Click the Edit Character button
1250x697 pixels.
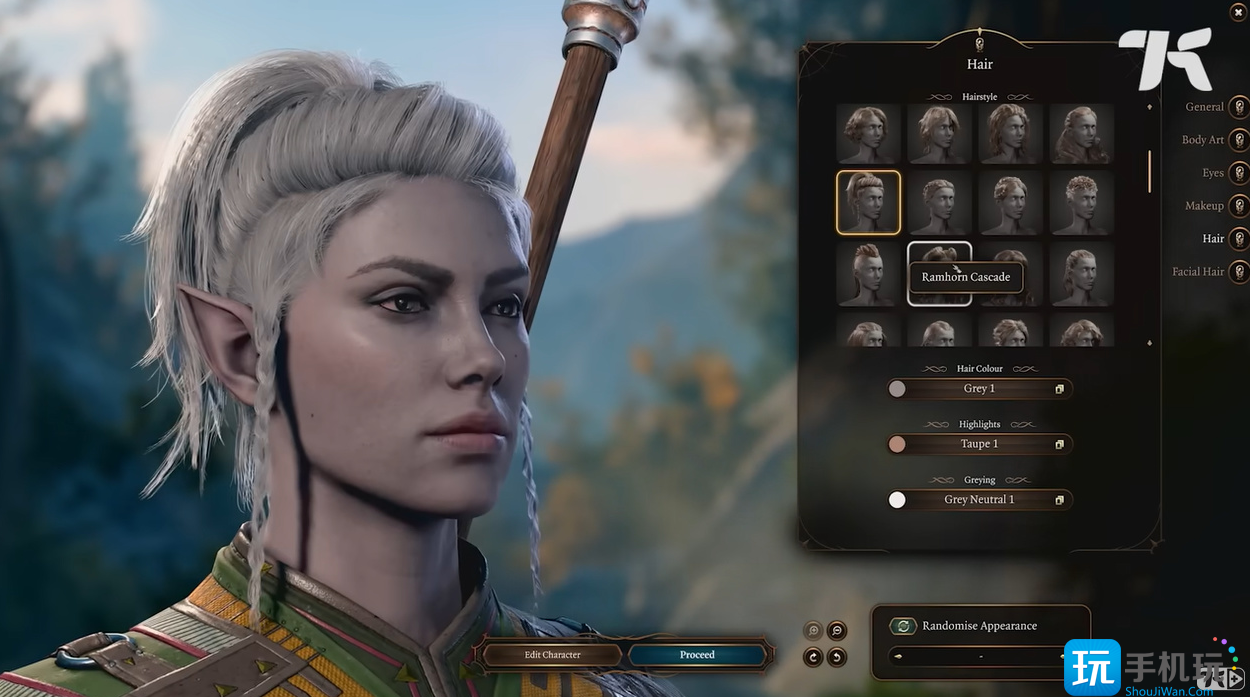click(x=552, y=655)
